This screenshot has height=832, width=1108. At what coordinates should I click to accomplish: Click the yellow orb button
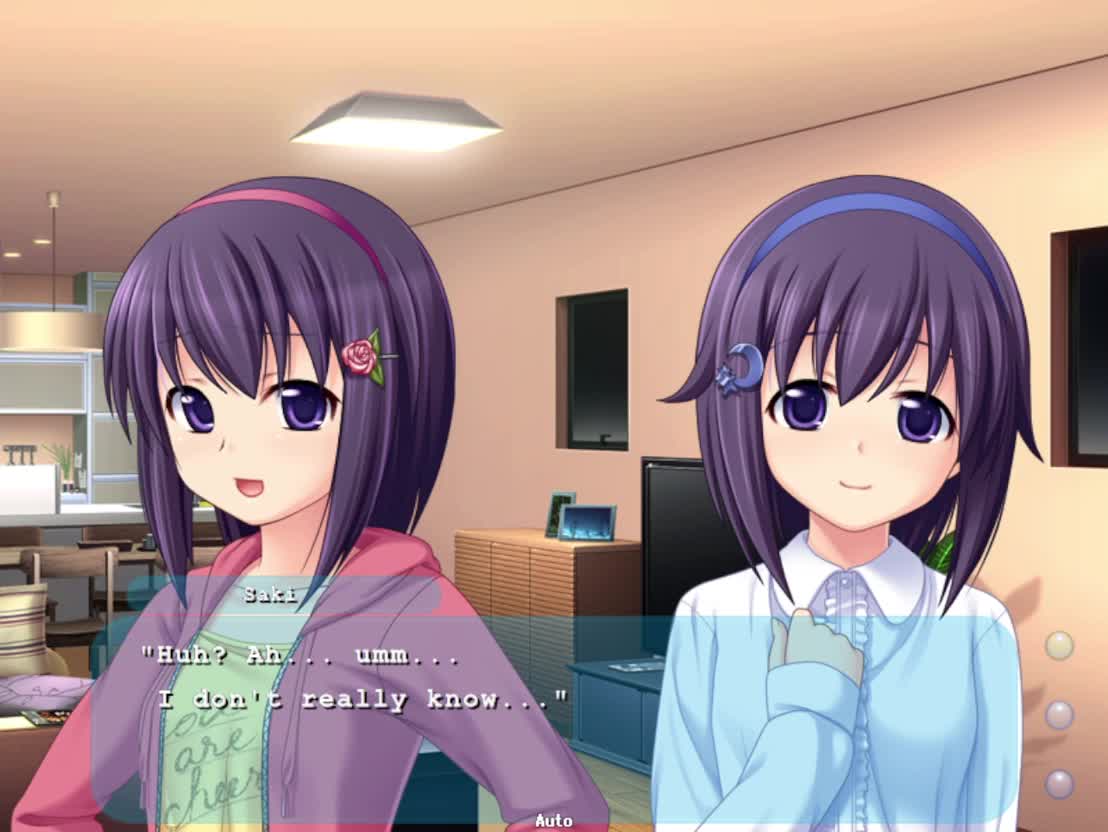coord(1059,646)
